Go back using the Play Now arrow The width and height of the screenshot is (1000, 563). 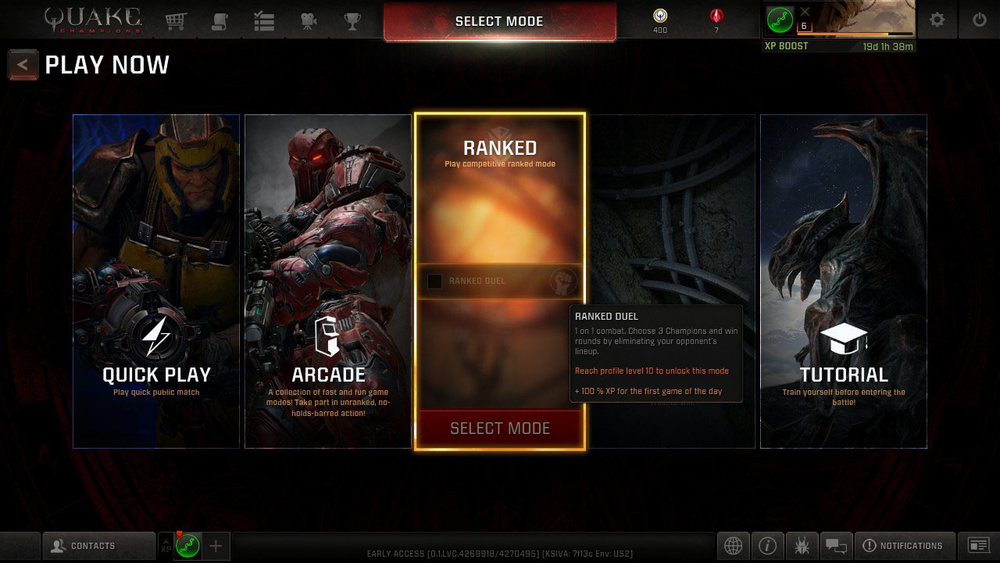[x=23, y=65]
